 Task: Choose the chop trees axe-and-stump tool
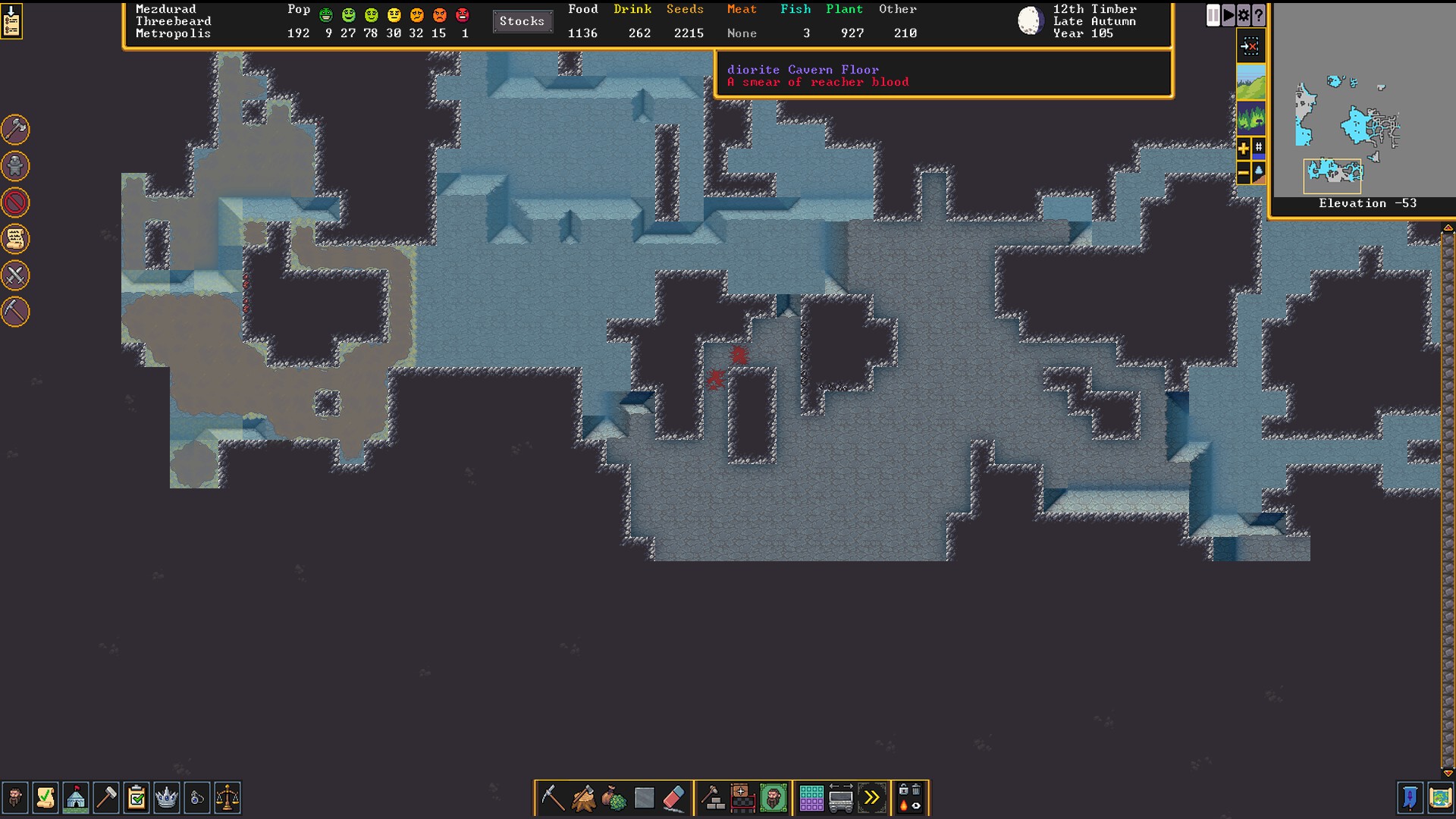pyautogui.click(x=583, y=798)
